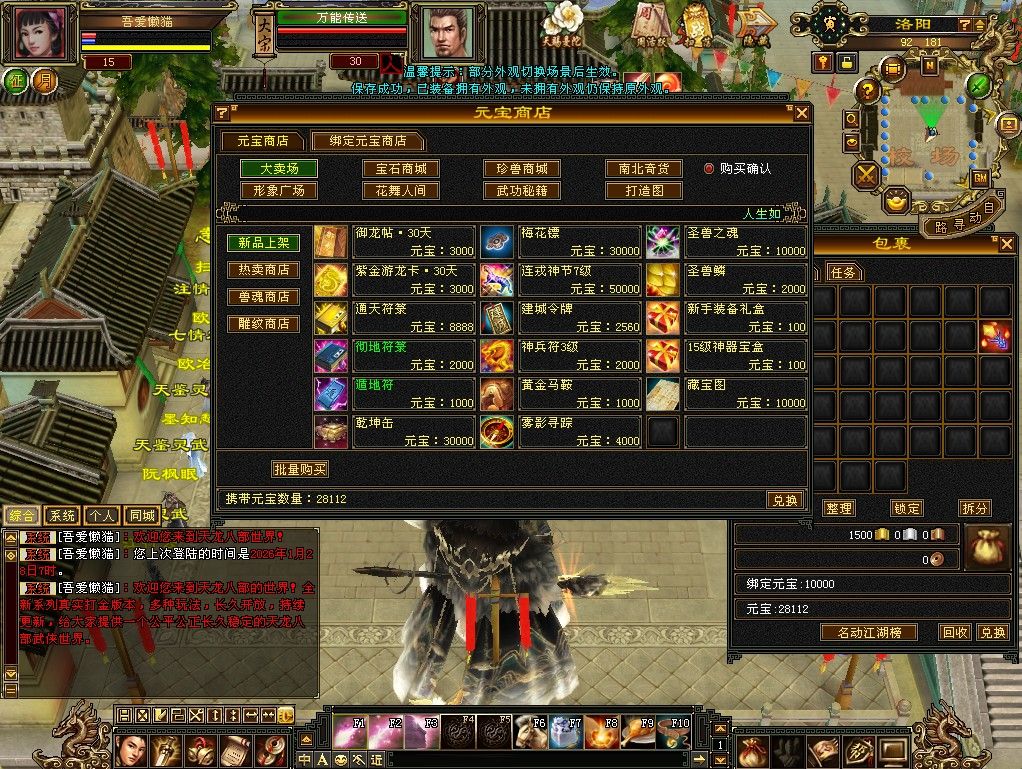Close the 元宝商店 shop window
Screen dimensions: 1022x769
click(x=801, y=113)
